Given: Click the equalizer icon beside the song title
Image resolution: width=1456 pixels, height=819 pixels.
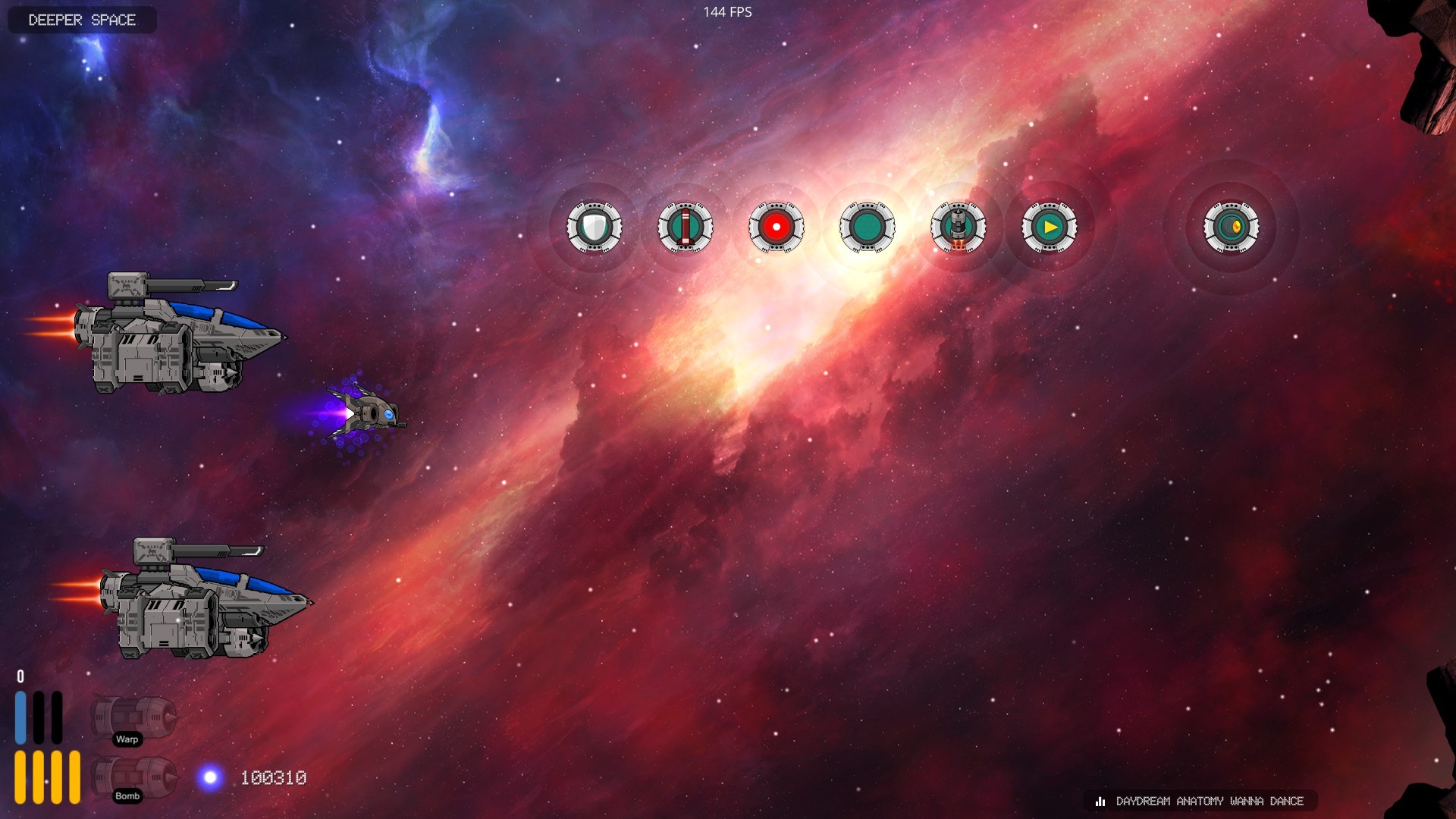Looking at the screenshot, I should [x=1100, y=801].
